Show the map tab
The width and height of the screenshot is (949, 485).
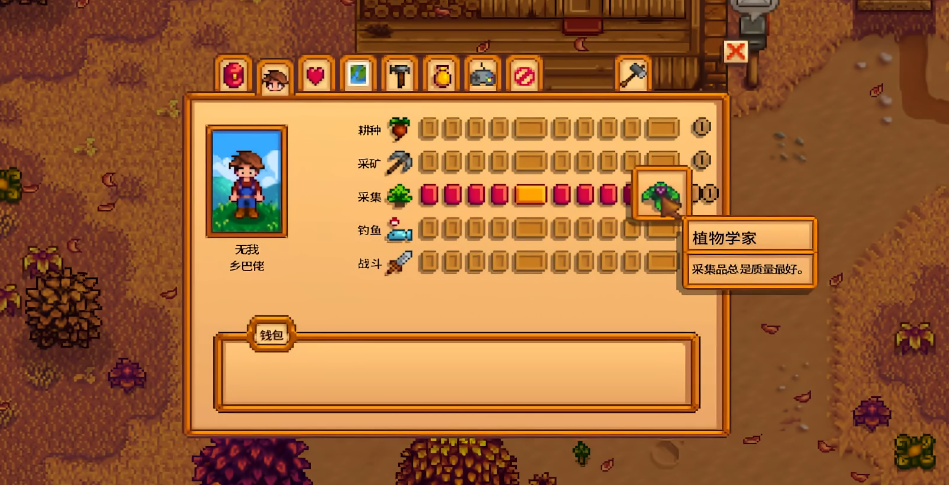click(357, 75)
